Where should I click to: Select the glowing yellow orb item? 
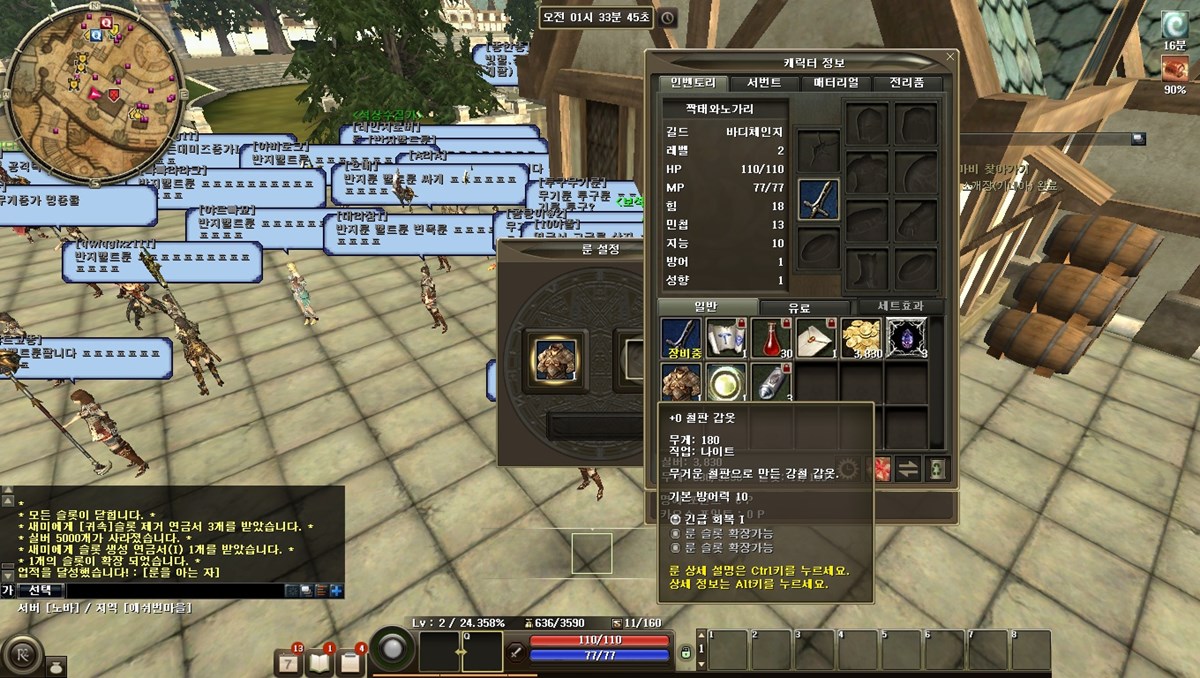pyautogui.click(x=726, y=383)
